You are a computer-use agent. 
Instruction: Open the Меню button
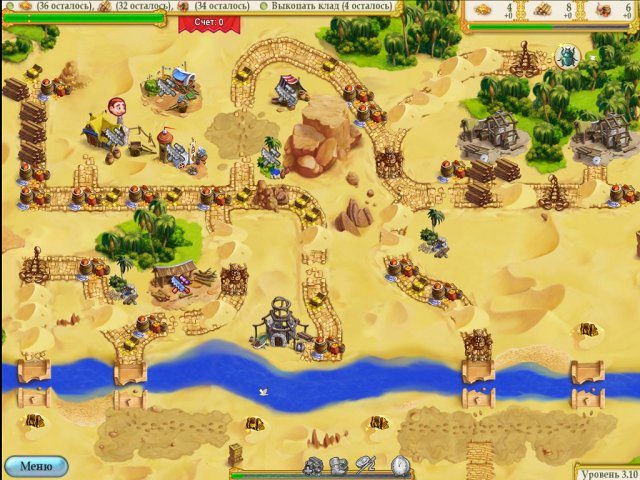pos(35,466)
